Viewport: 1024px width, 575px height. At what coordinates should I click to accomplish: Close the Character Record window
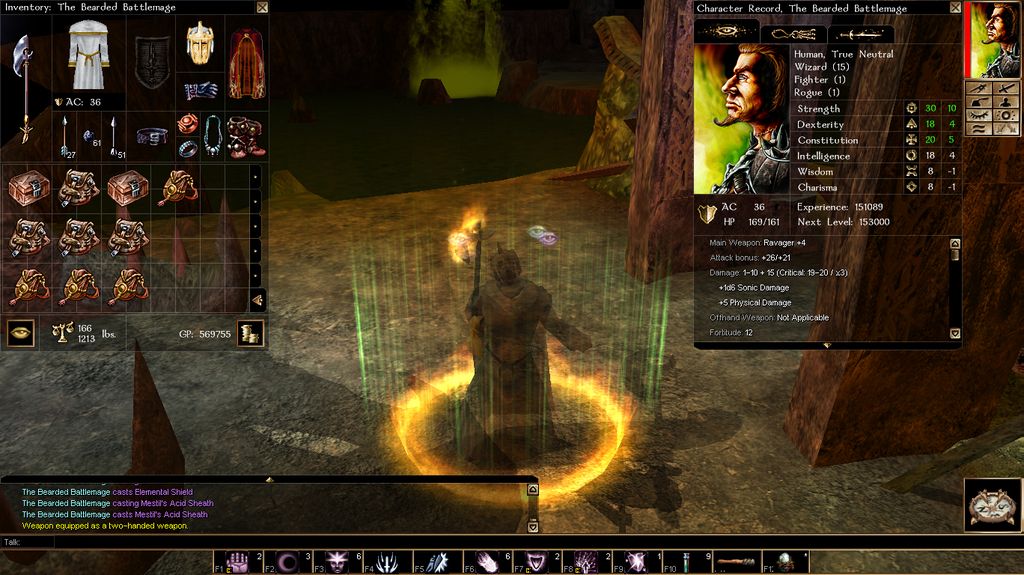[954, 8]
